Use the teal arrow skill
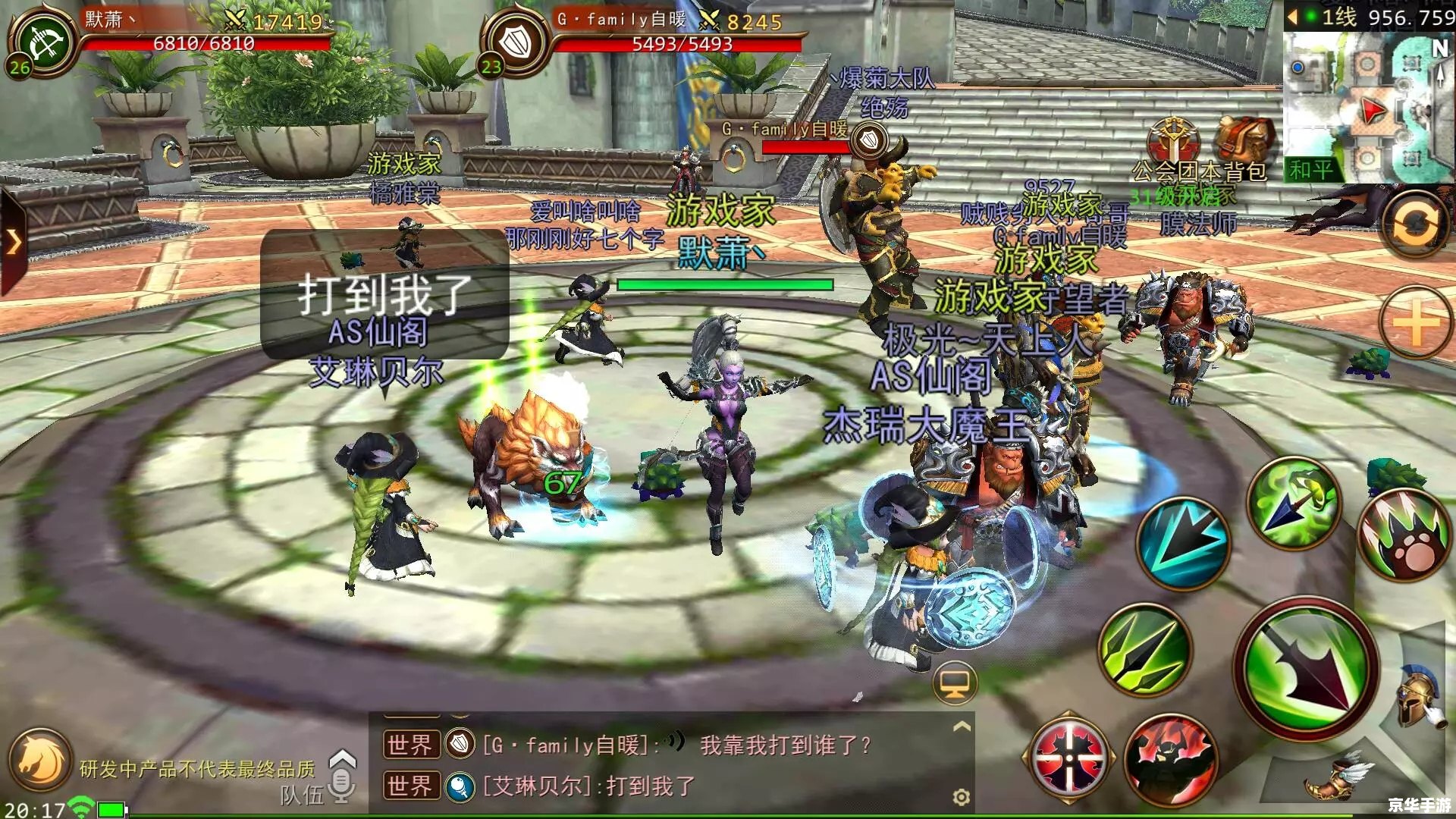The height and width of the screenshot is (819, 1456). point(1183,544)
